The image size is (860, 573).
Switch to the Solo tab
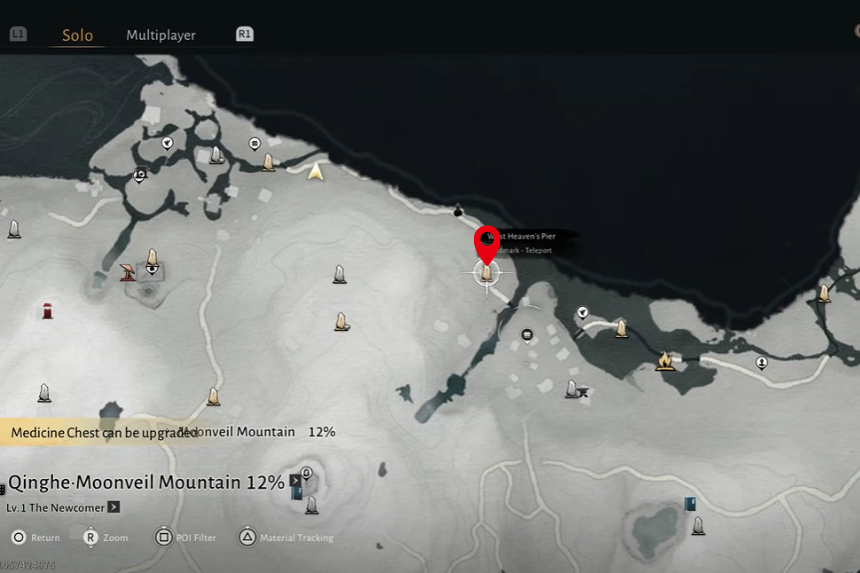coord(77,35)
